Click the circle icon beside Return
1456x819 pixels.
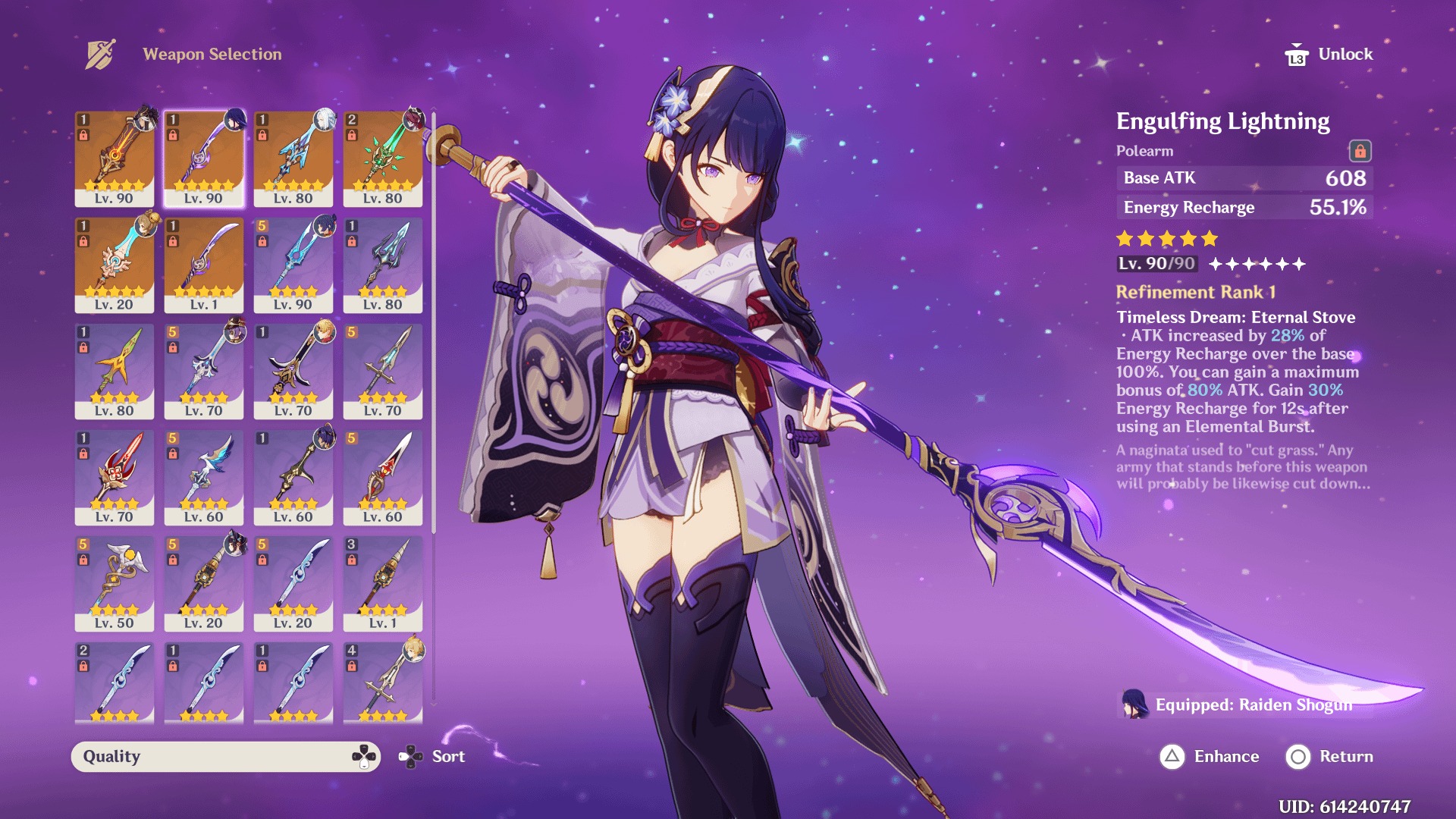click(1298, 756)
